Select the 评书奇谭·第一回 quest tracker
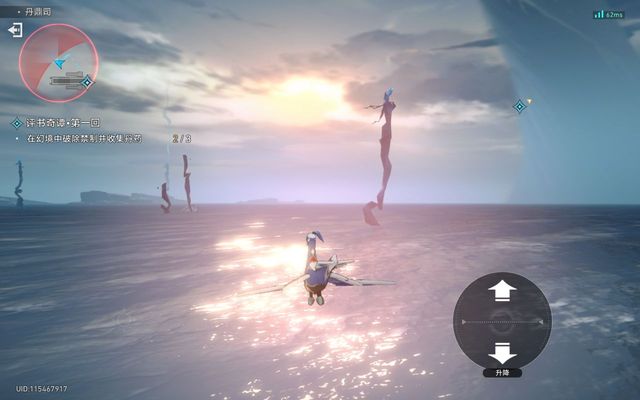The image size is (640, 400). [62, 123]
